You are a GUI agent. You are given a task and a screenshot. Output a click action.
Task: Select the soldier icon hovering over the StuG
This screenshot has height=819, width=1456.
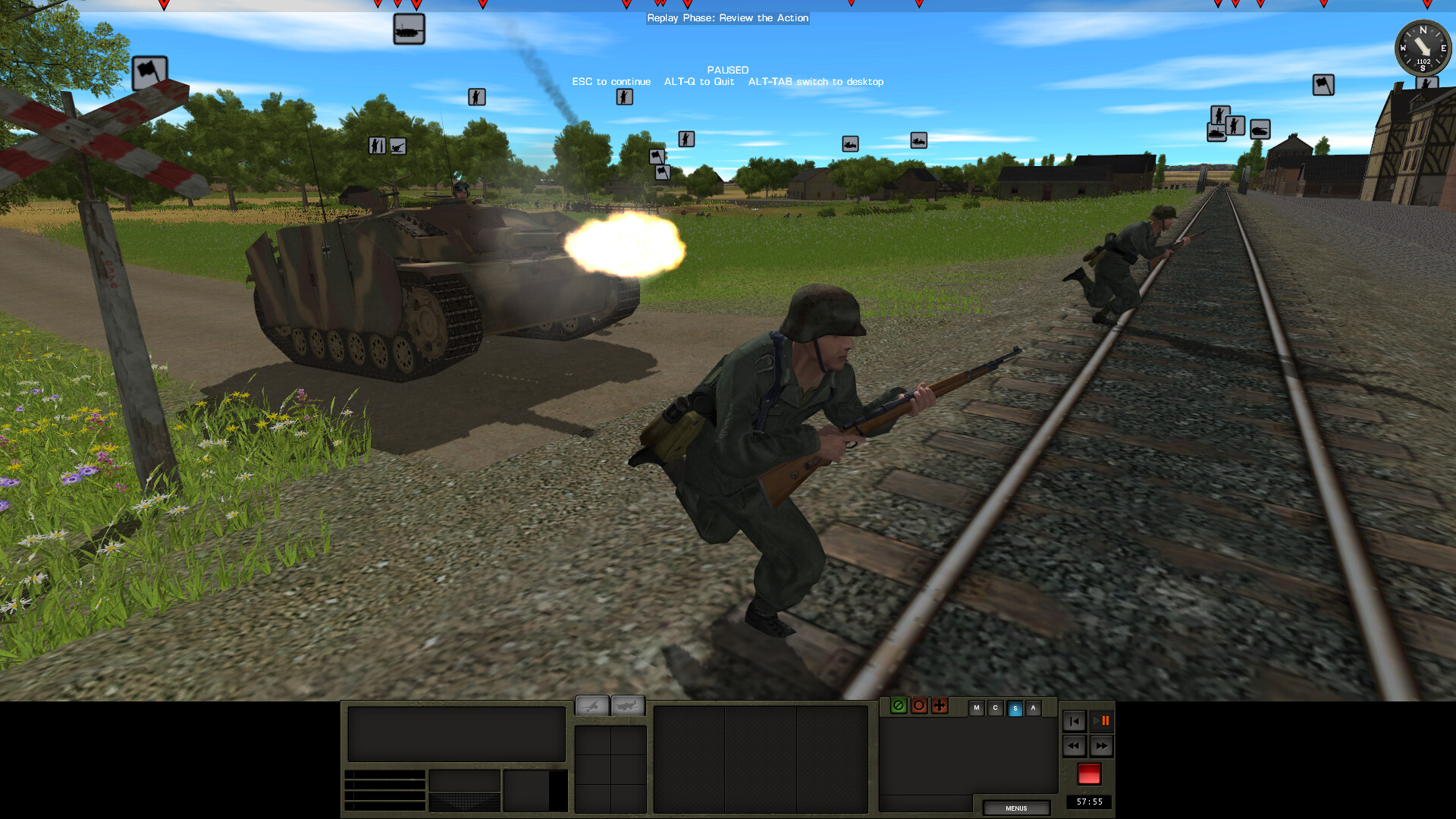click(x=476, y=97)
